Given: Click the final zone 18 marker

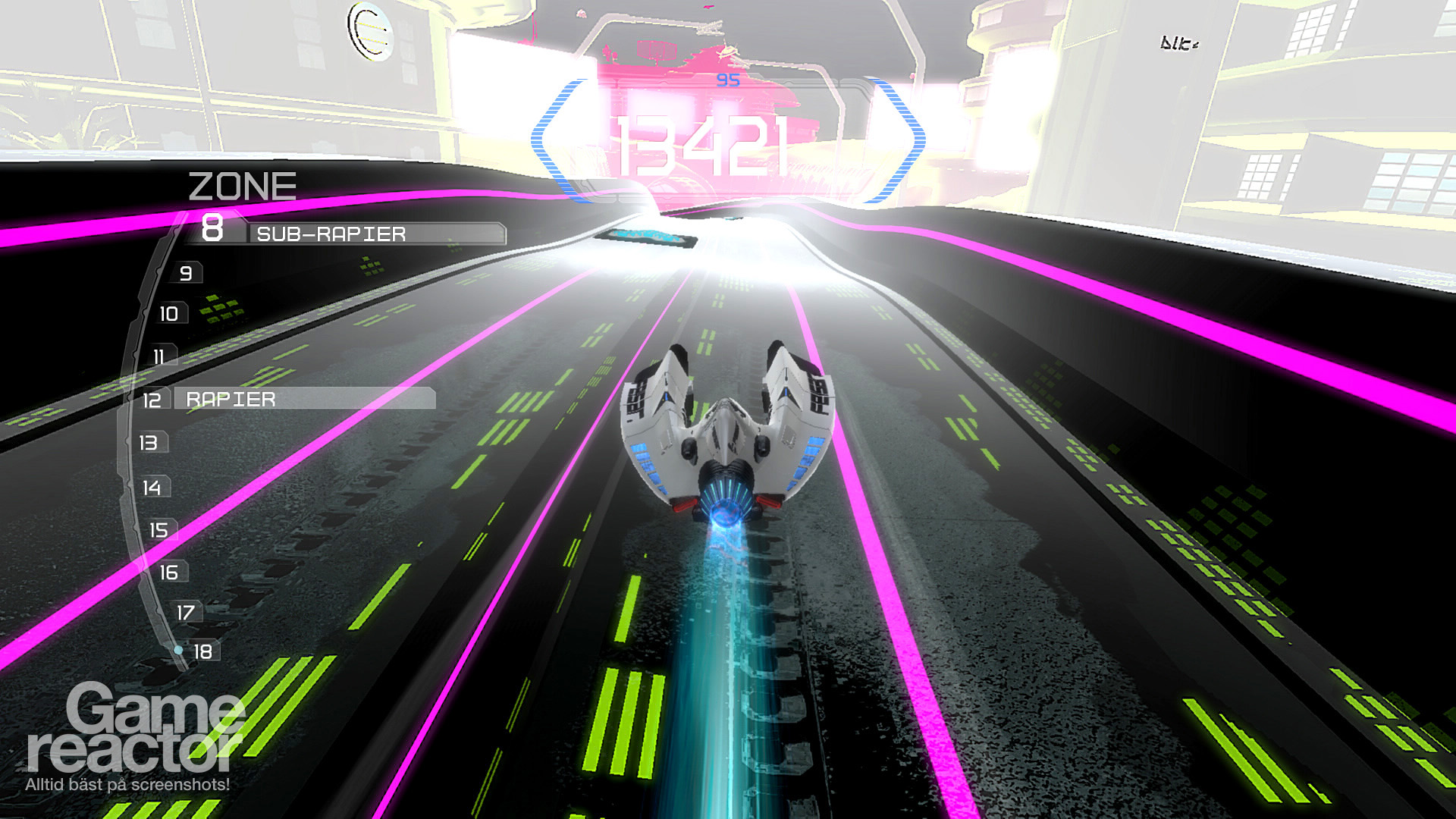Looking at the screenshot, I should click(x=202, y=651).
